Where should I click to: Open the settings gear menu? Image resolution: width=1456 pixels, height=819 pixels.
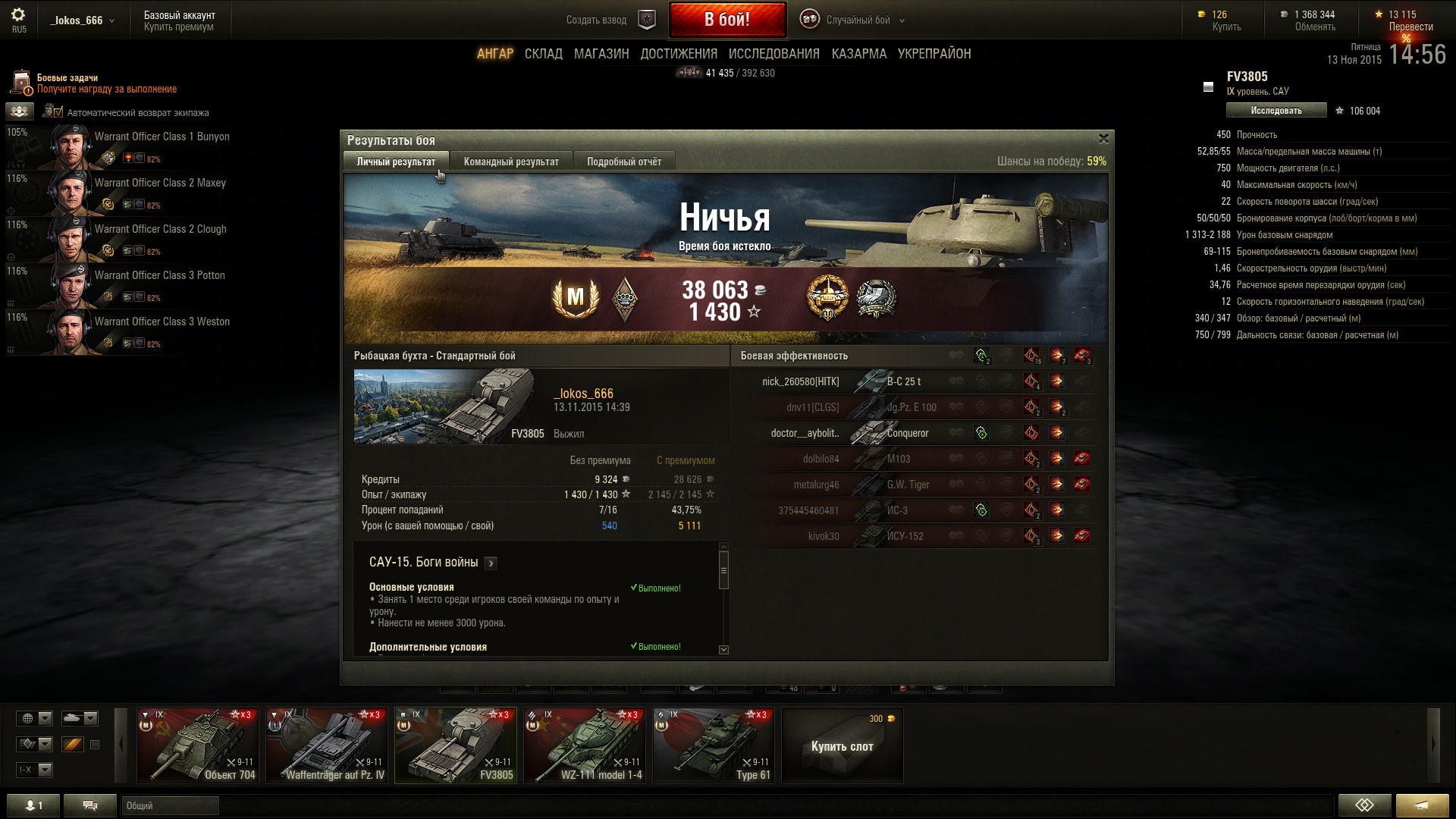[18, 15]
